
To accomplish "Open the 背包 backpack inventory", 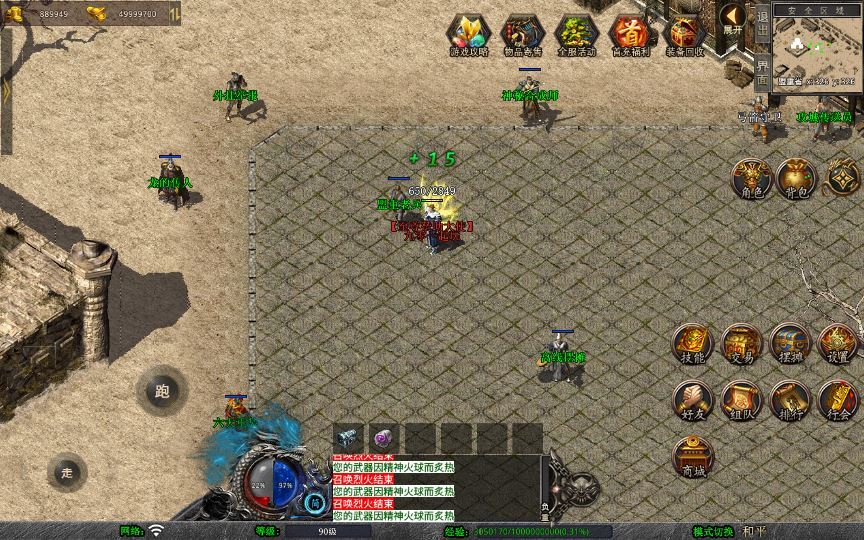I will pos(797,177).
